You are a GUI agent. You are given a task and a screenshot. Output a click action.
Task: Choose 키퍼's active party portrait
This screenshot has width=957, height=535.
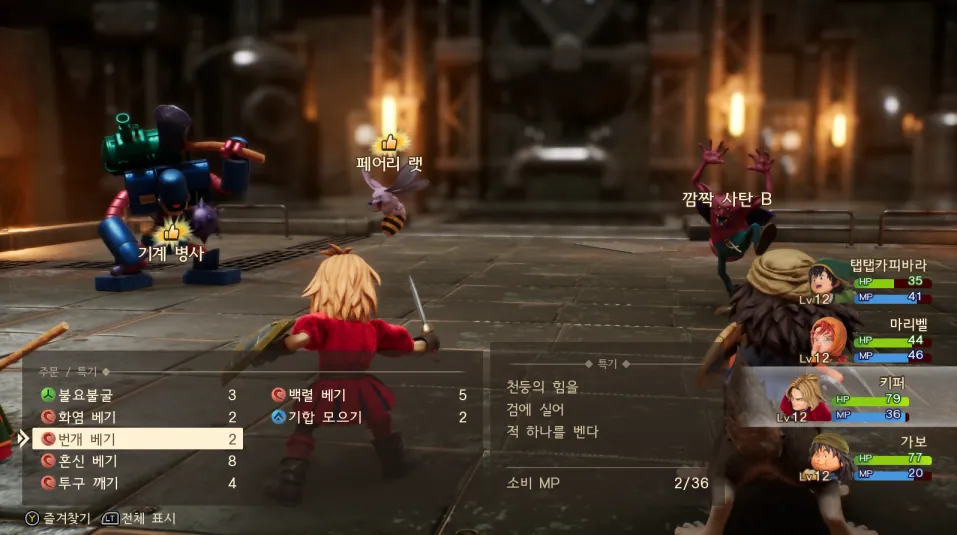tap(806, 397)
